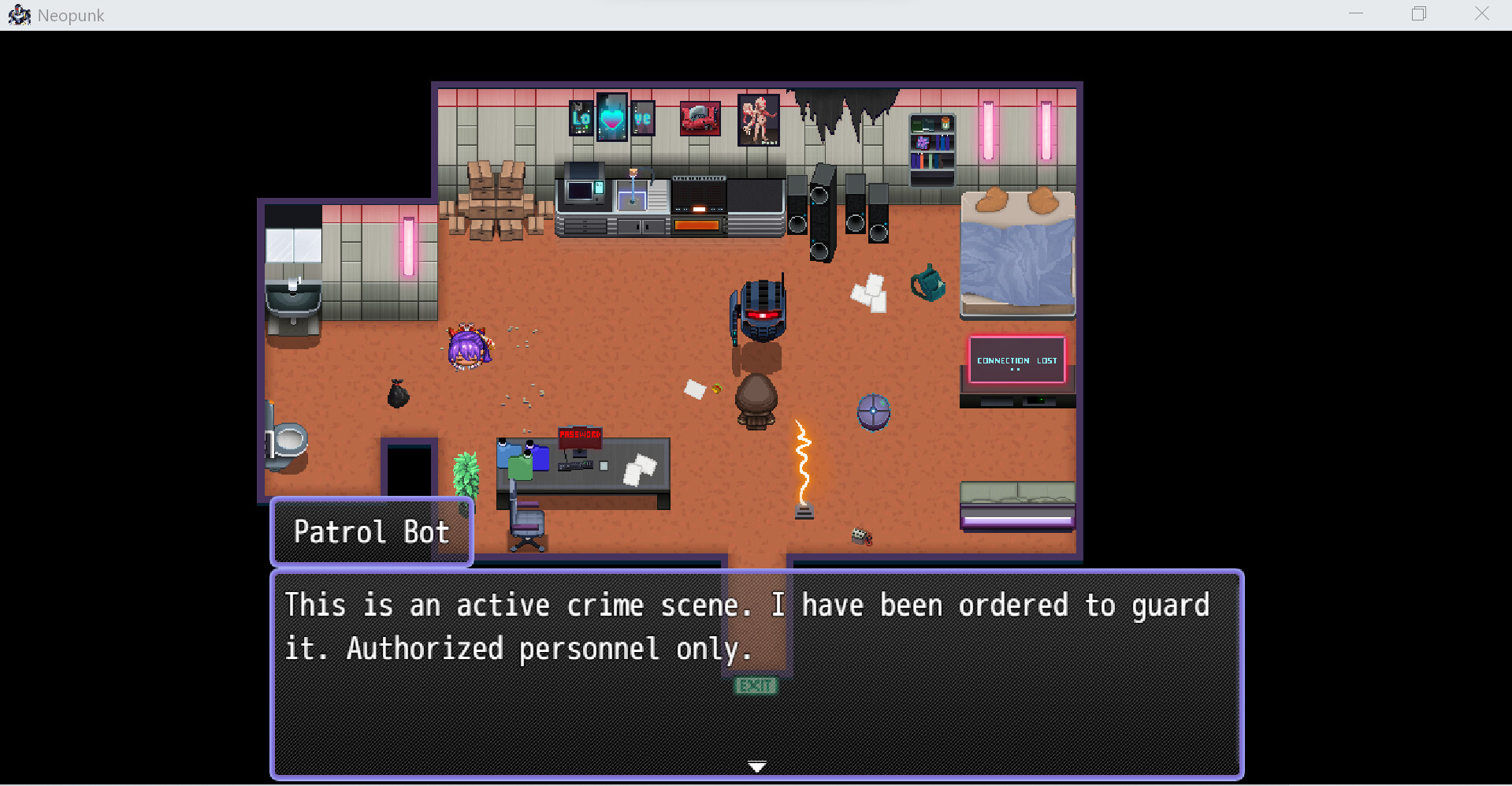
Task: Click the maximize window button
Action: coord(1419,13)
